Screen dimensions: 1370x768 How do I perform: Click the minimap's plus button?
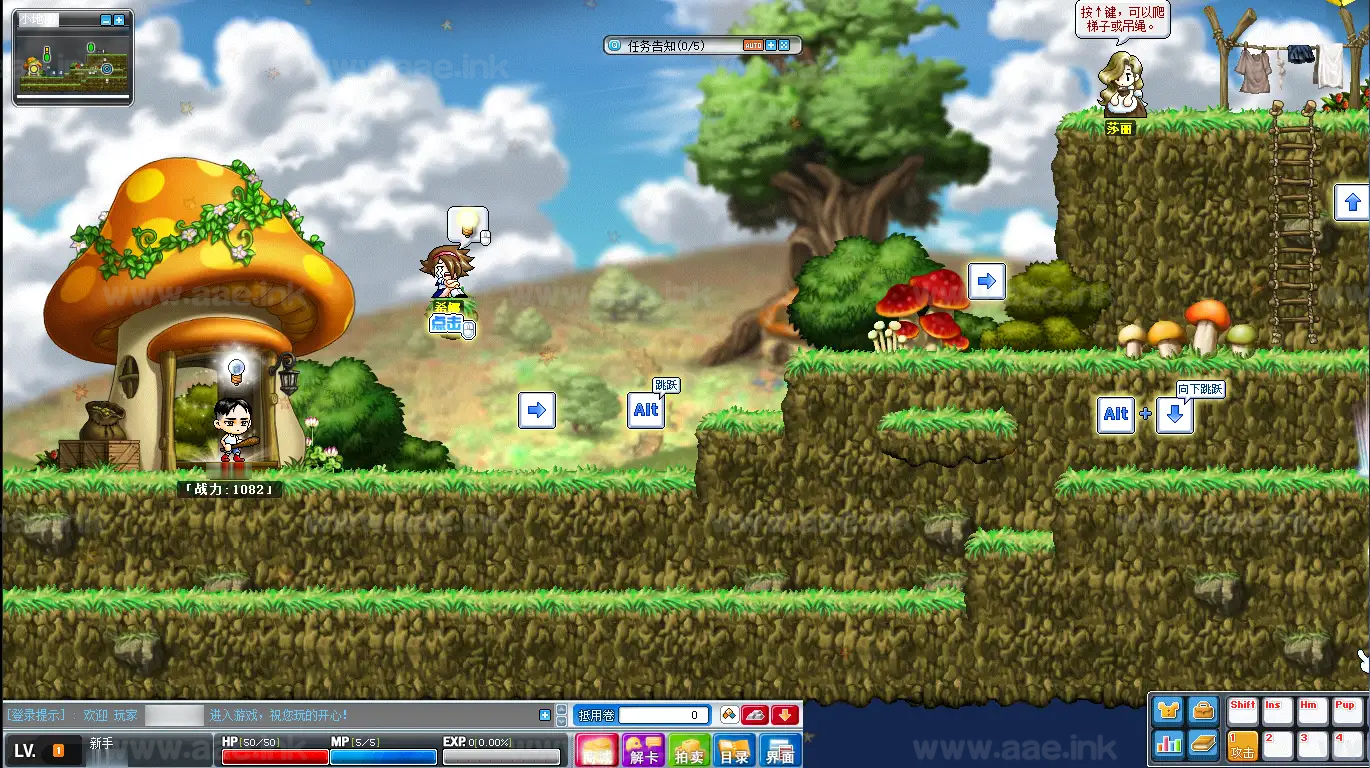click(x=119, y=20)
